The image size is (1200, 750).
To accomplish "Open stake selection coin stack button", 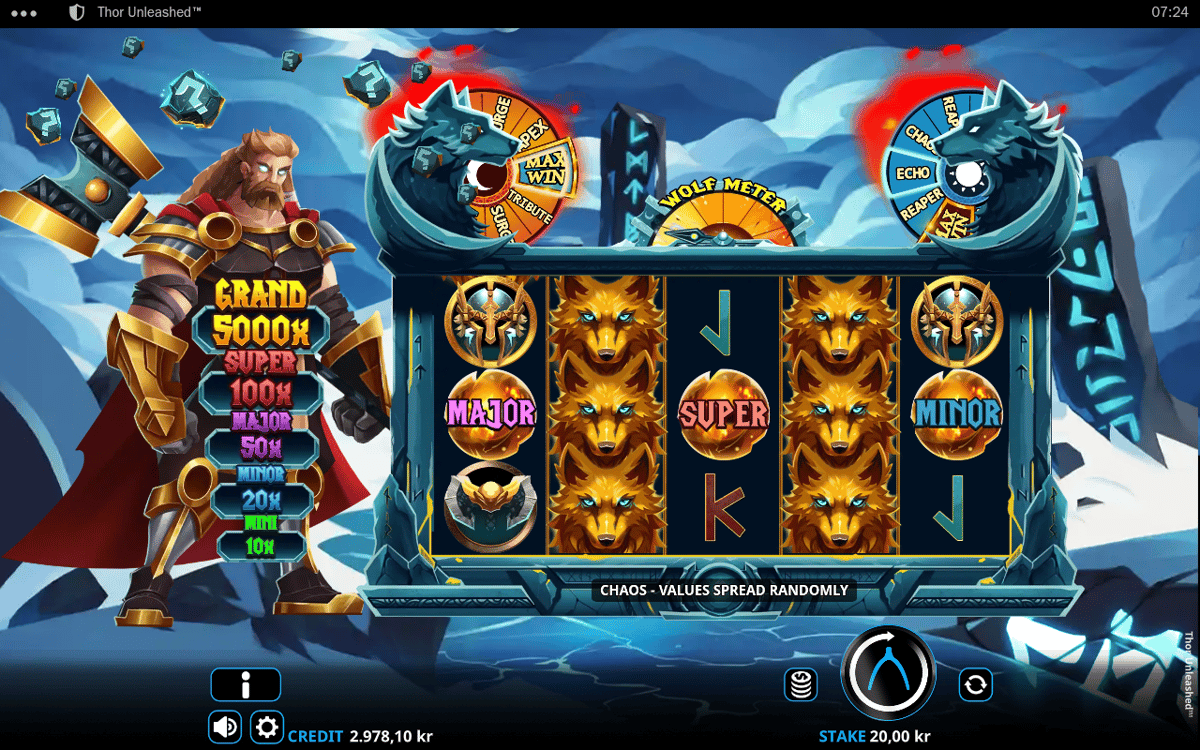I will [x=801, y=685].
